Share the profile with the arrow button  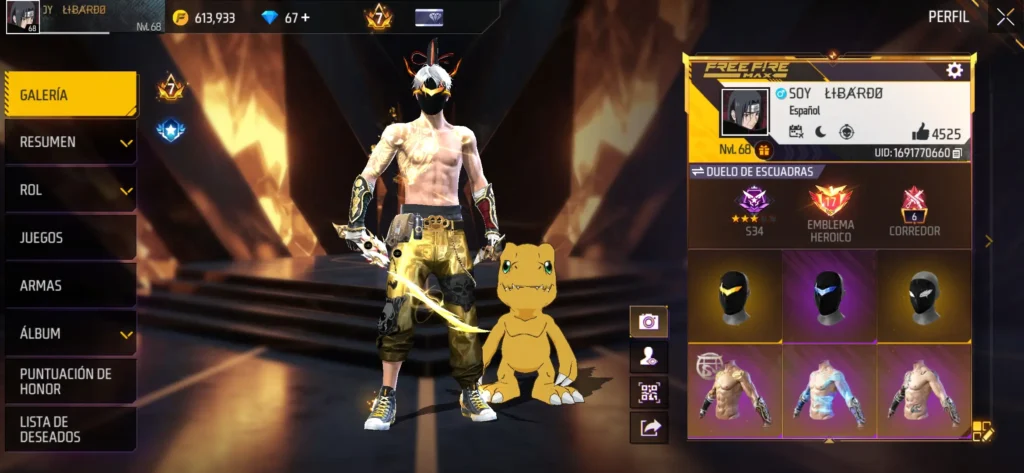tap(649, 427)
